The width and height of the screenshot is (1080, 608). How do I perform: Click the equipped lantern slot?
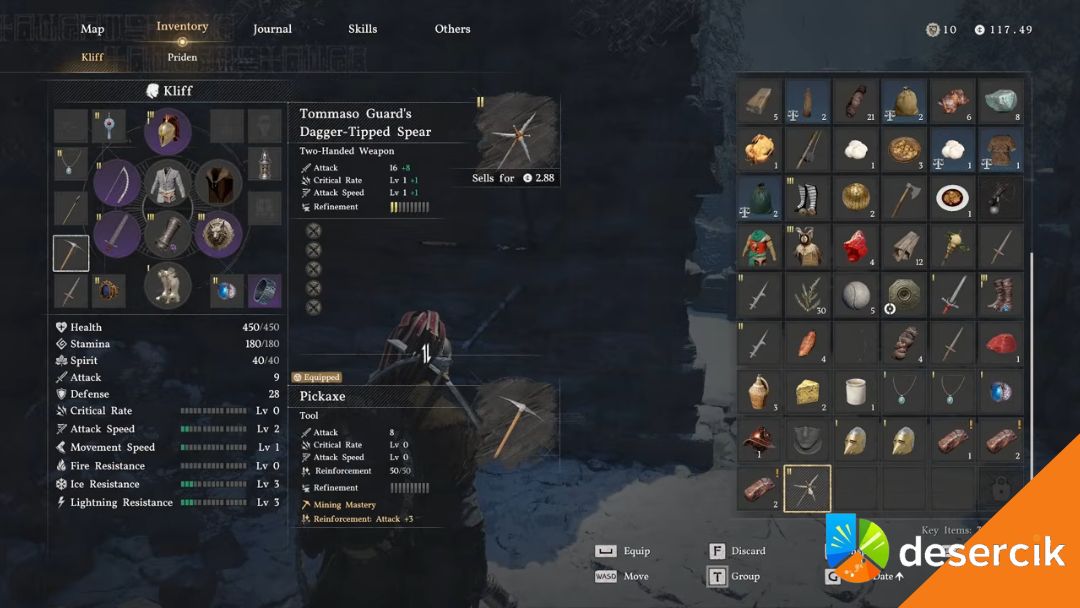pos(264,164)
